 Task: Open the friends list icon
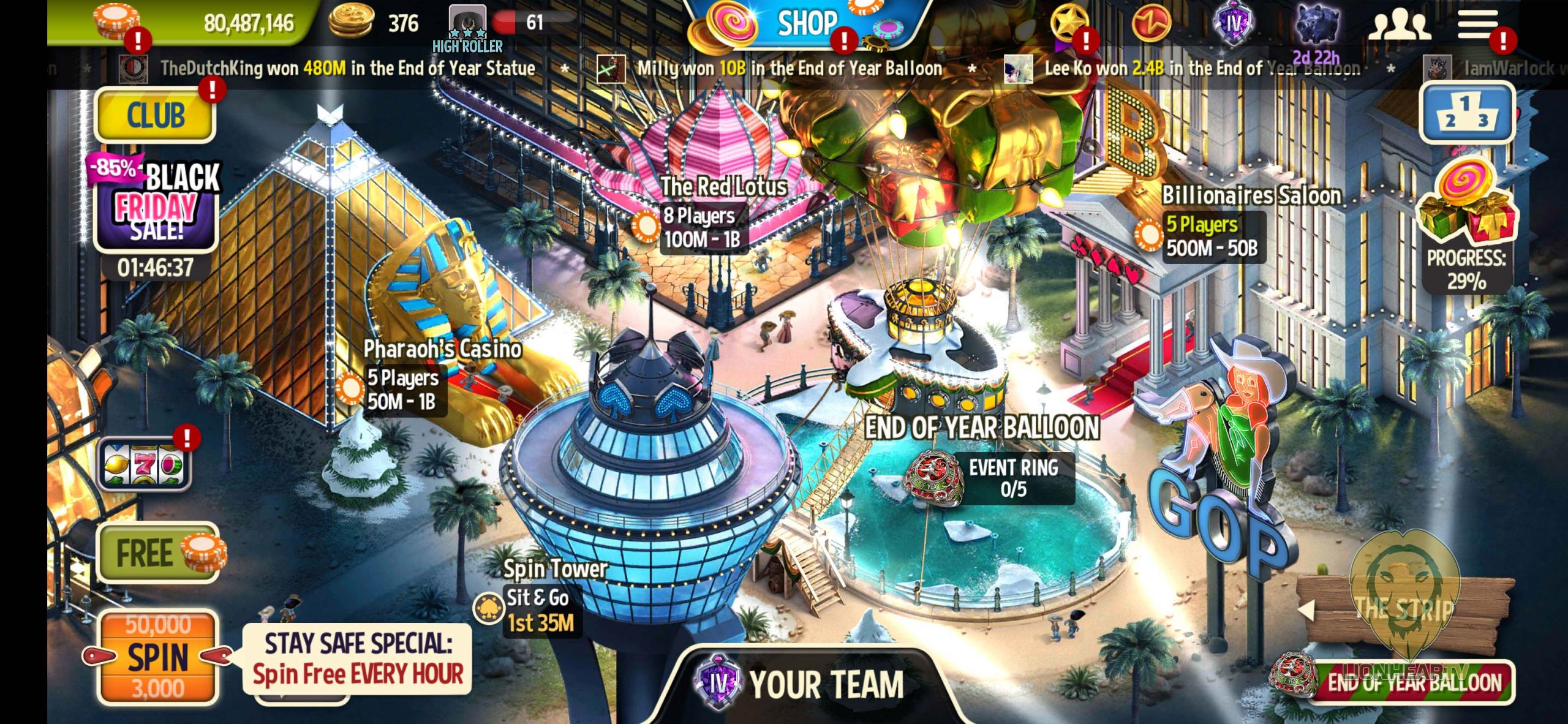1400,26
